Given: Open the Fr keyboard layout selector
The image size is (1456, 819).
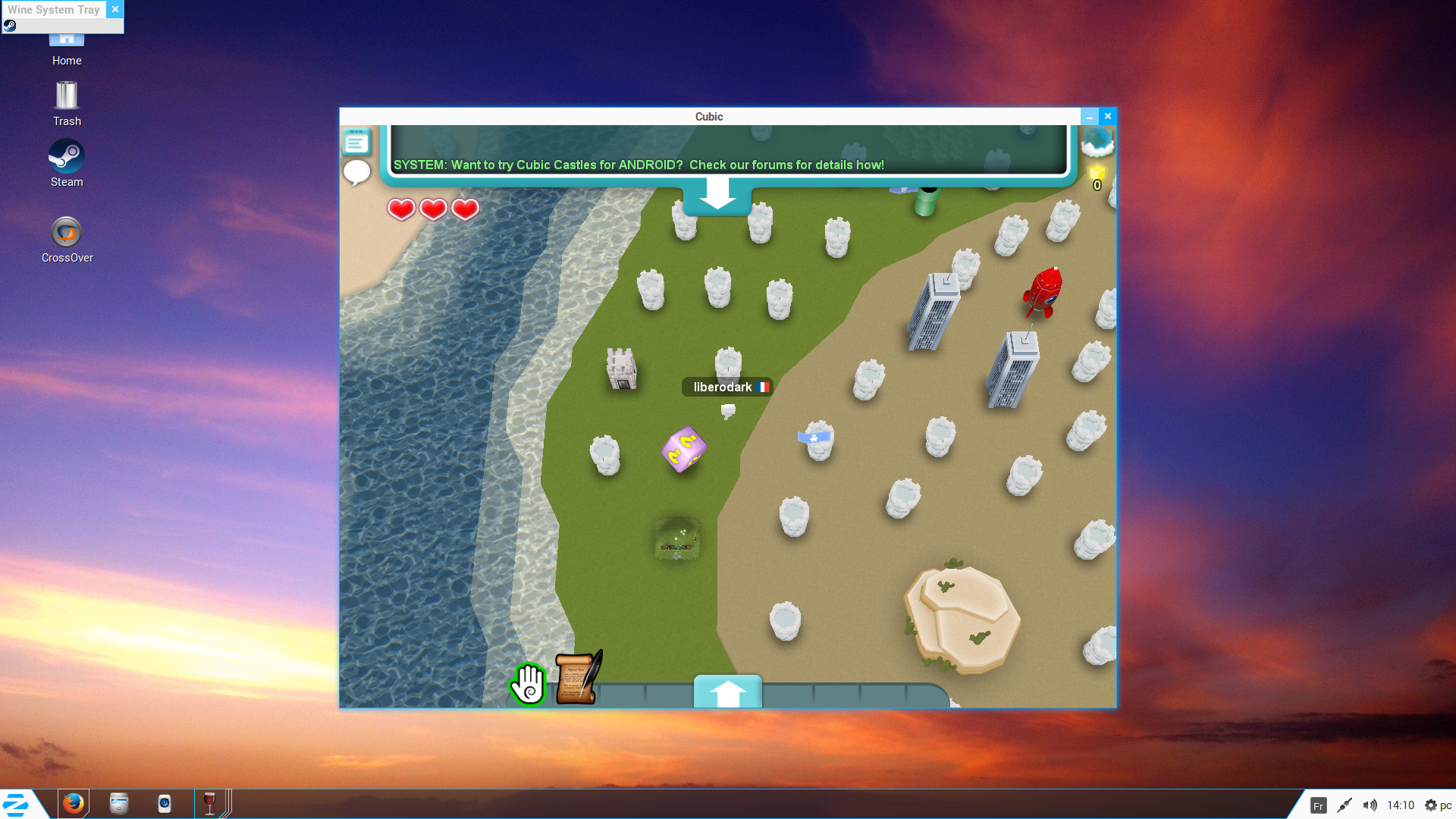Looking at the screenshot, I should coord(1319,805).
